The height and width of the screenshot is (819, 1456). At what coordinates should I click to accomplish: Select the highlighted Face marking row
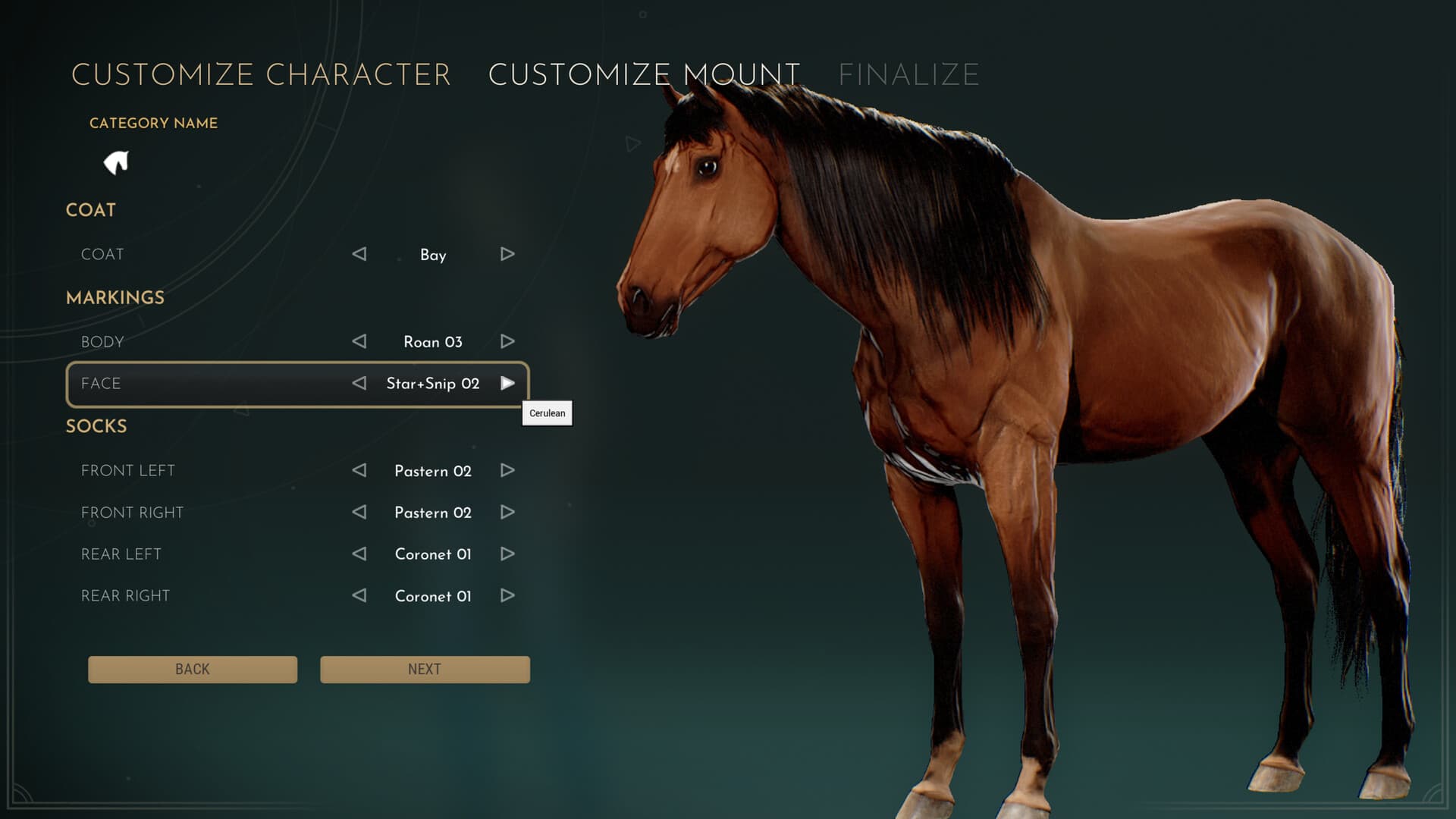pos(212,384)
